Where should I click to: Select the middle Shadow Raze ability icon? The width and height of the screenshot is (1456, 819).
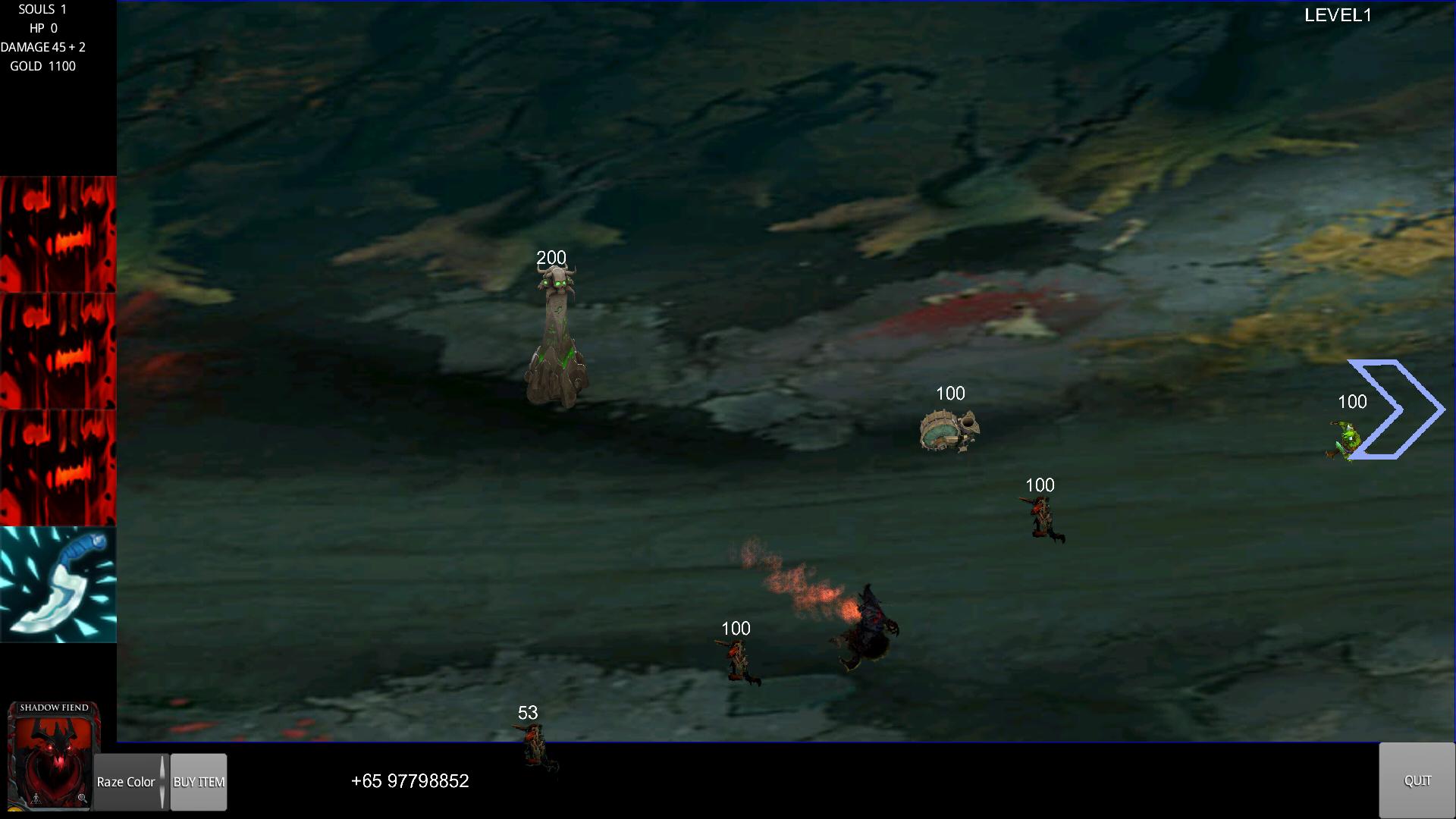click(x=58, y=349)
